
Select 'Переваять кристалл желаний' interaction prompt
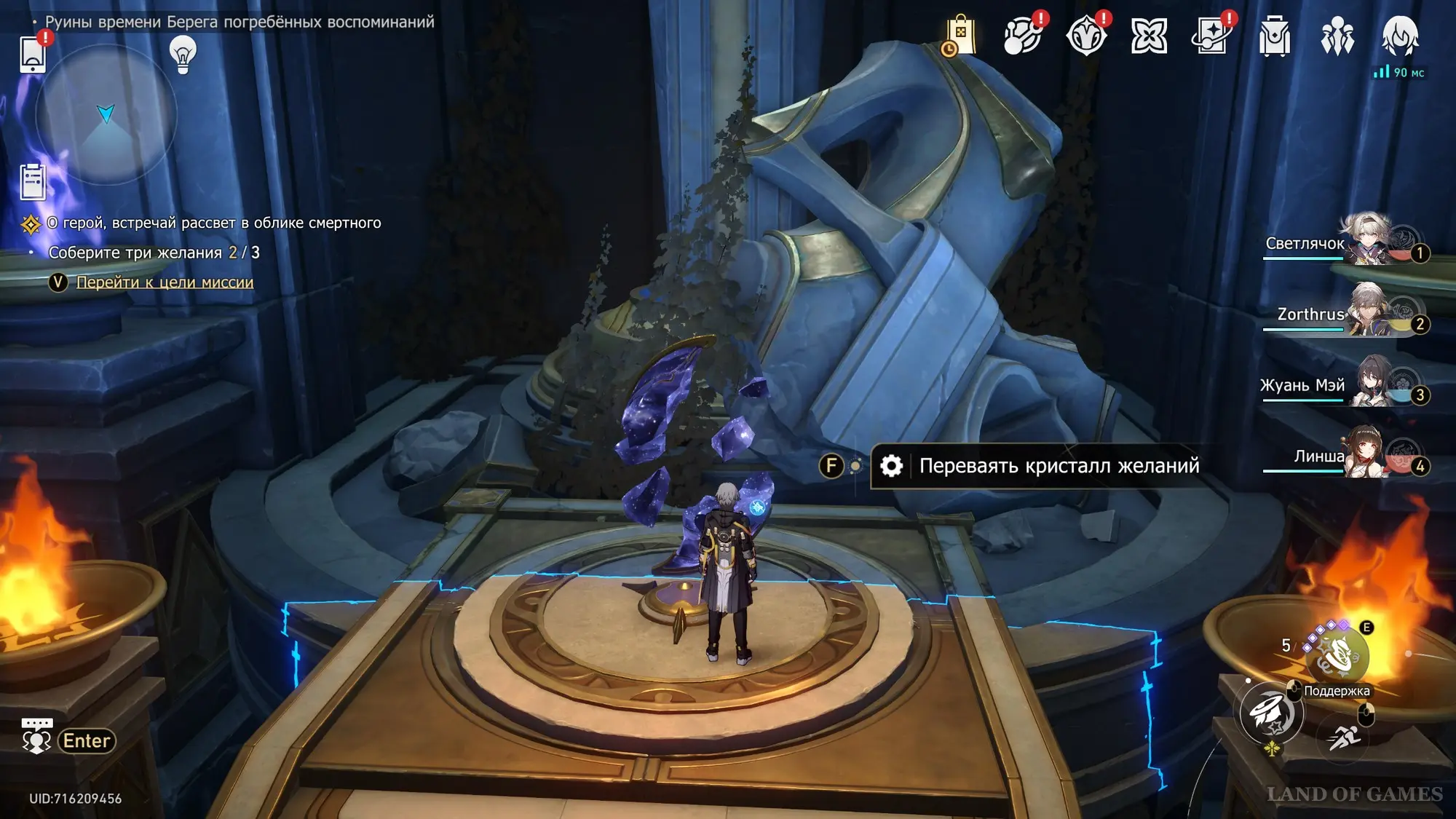tap(1058, 466)
